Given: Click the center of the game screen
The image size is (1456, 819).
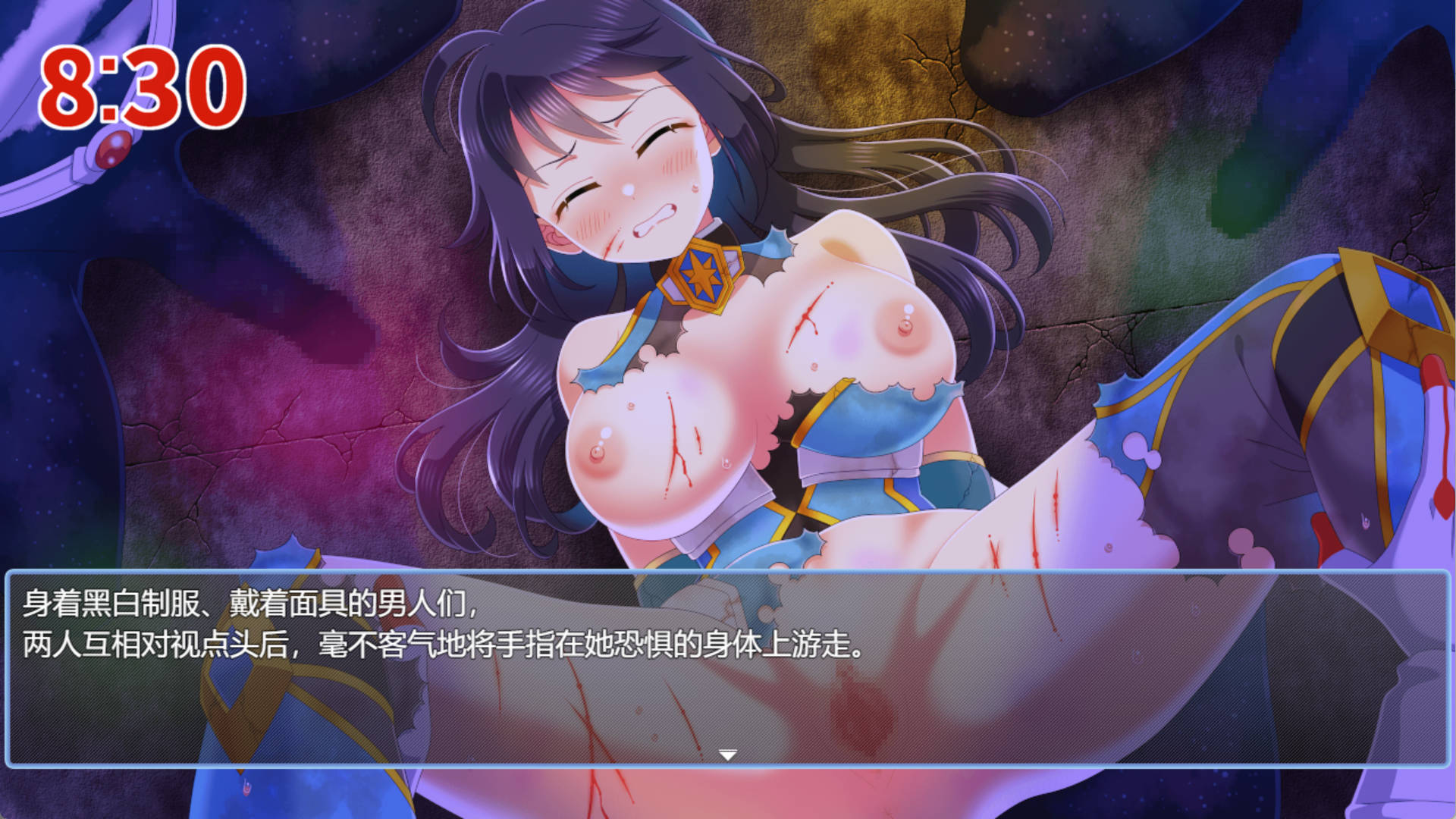Looking at the screenshot, I should pos(728,409).
